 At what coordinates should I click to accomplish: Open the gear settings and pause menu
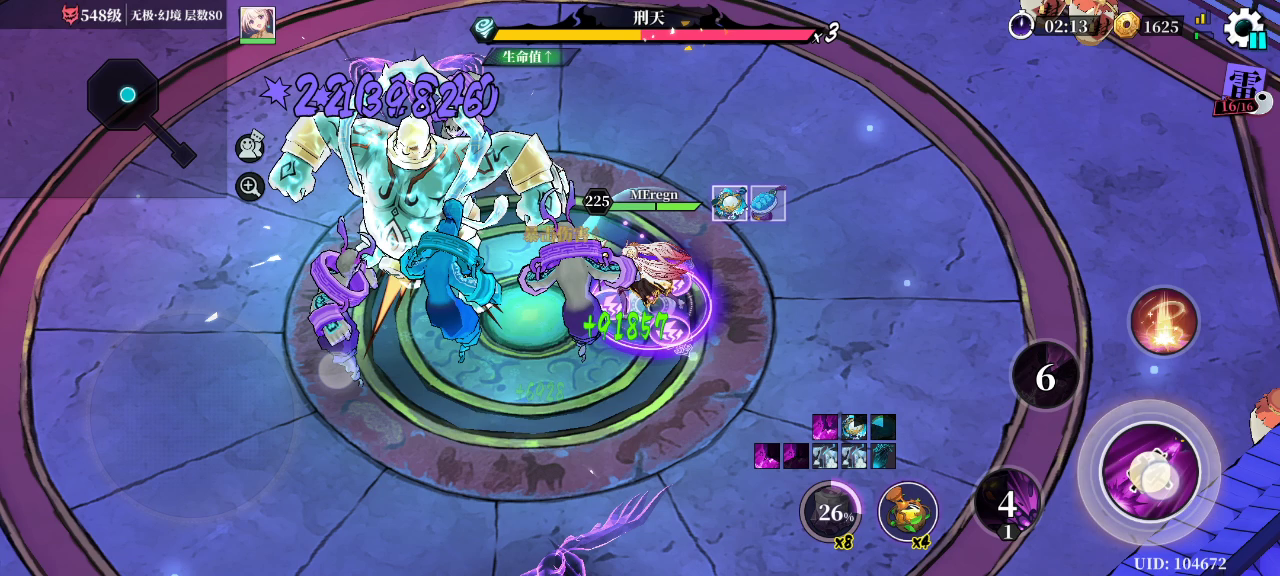click(1244, 27)
